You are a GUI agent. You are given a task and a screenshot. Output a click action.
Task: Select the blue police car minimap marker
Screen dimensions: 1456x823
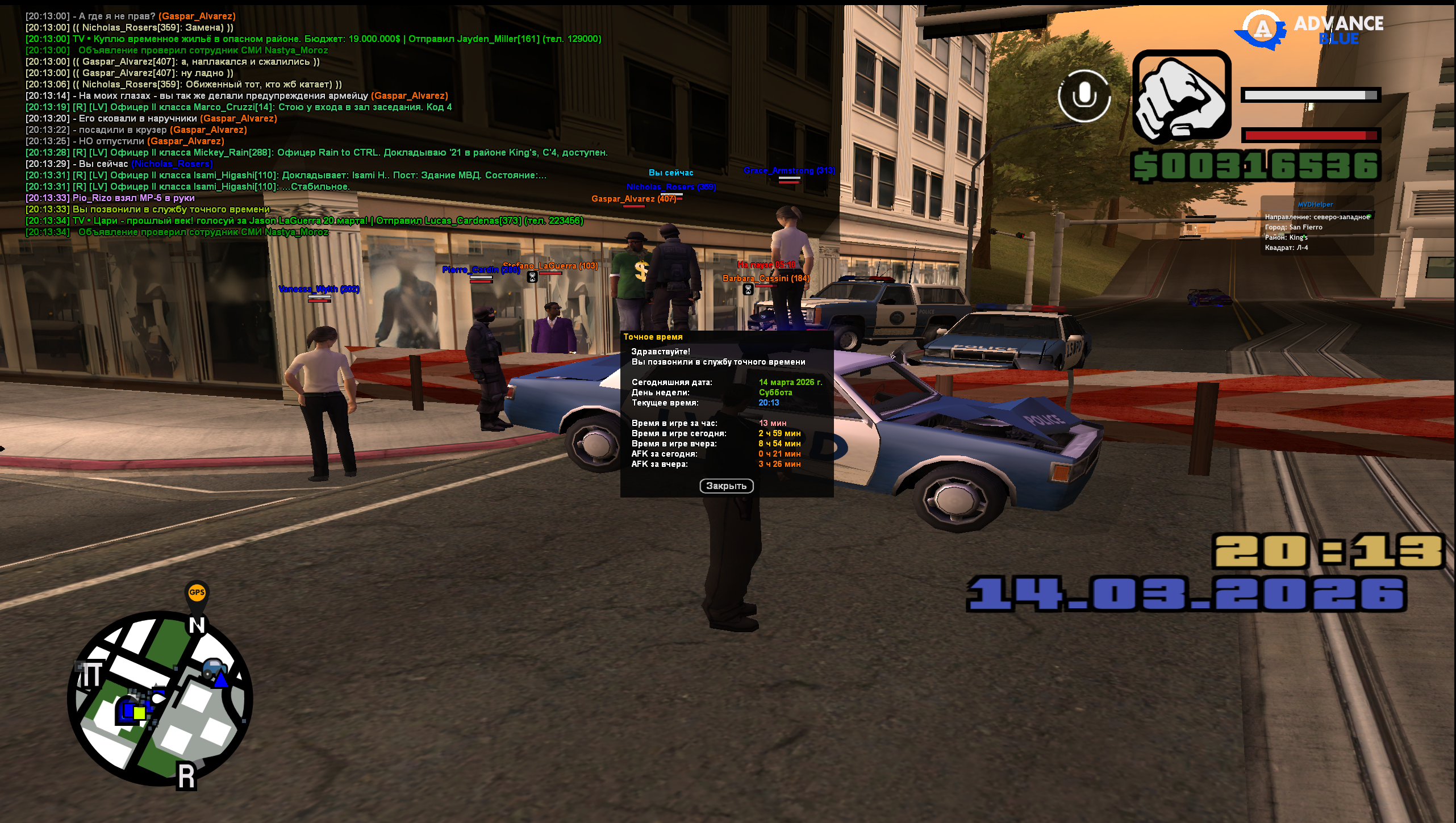pyautogui.click(x=214, y=668)
